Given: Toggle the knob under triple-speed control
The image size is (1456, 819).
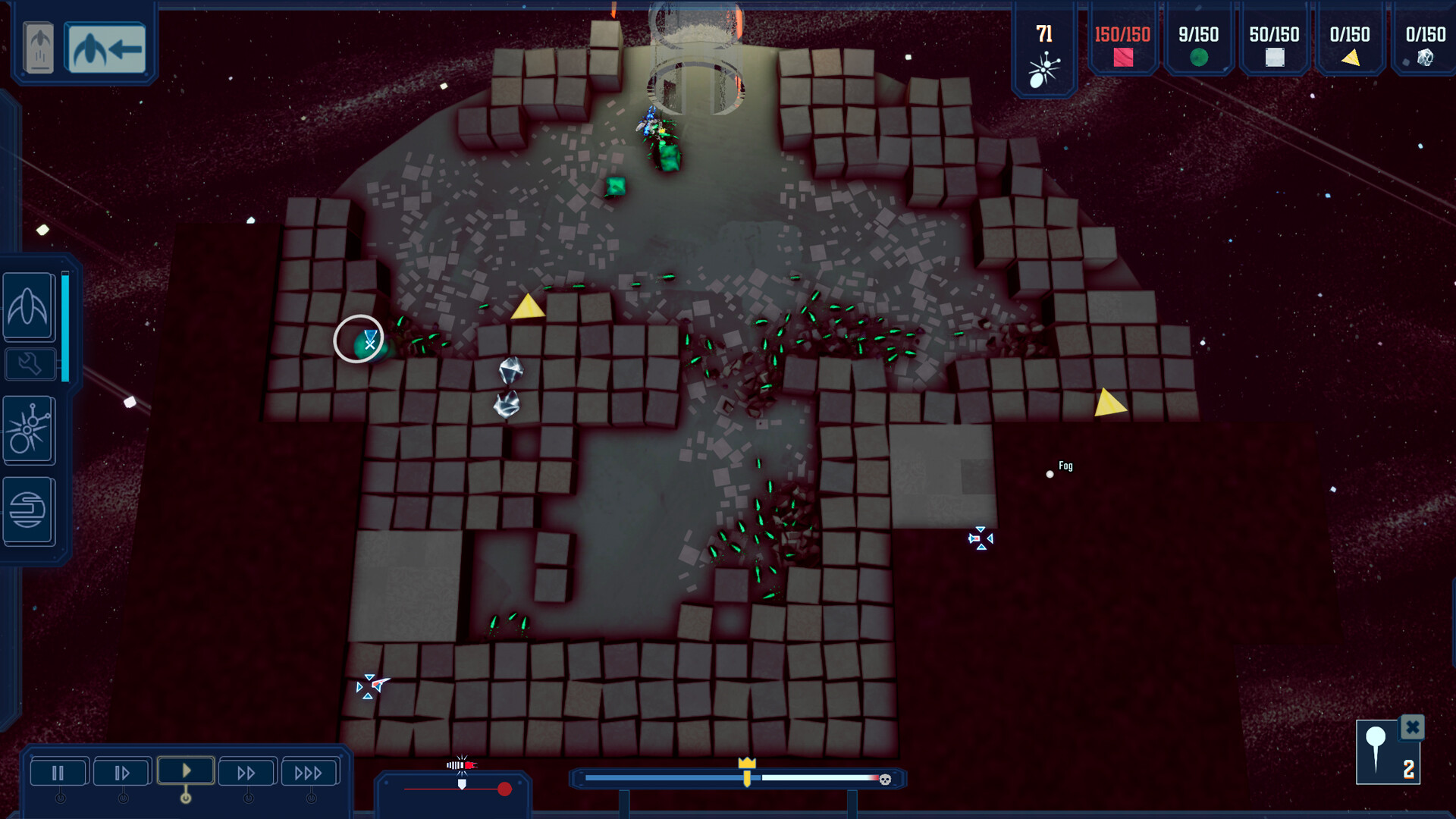Looking at the screenshot, I should [x=310, y=798].
